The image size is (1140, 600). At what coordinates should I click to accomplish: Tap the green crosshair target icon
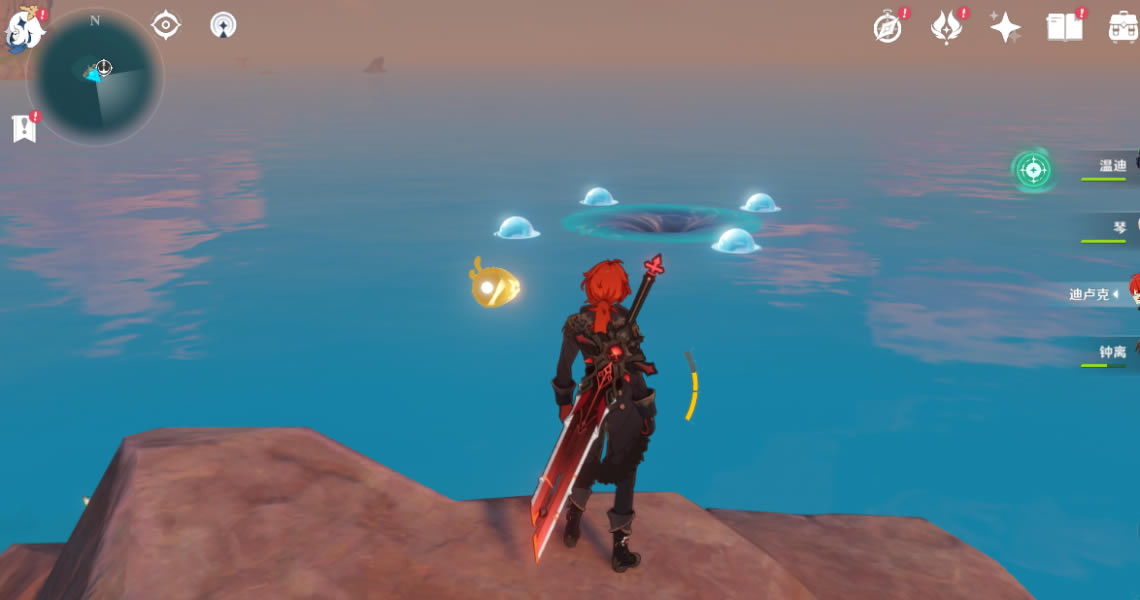pos(1032,170)
